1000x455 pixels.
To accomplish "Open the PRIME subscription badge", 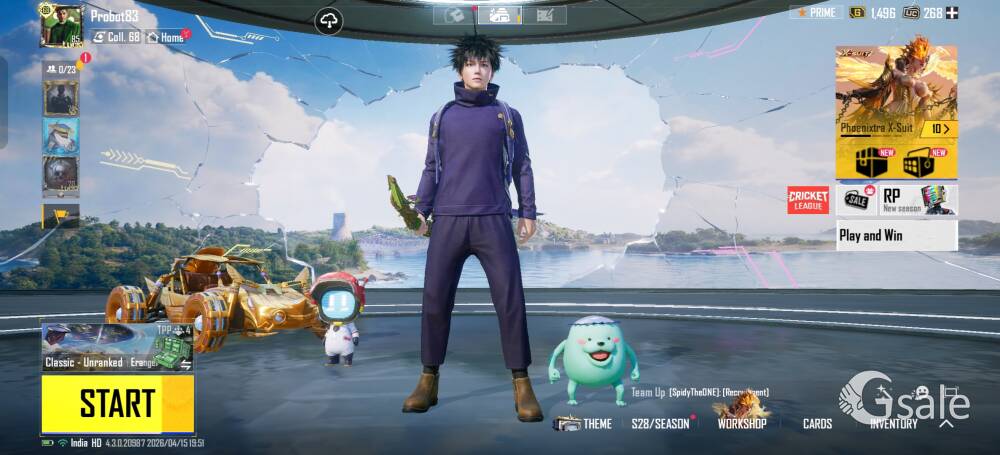I will [816, 13].
